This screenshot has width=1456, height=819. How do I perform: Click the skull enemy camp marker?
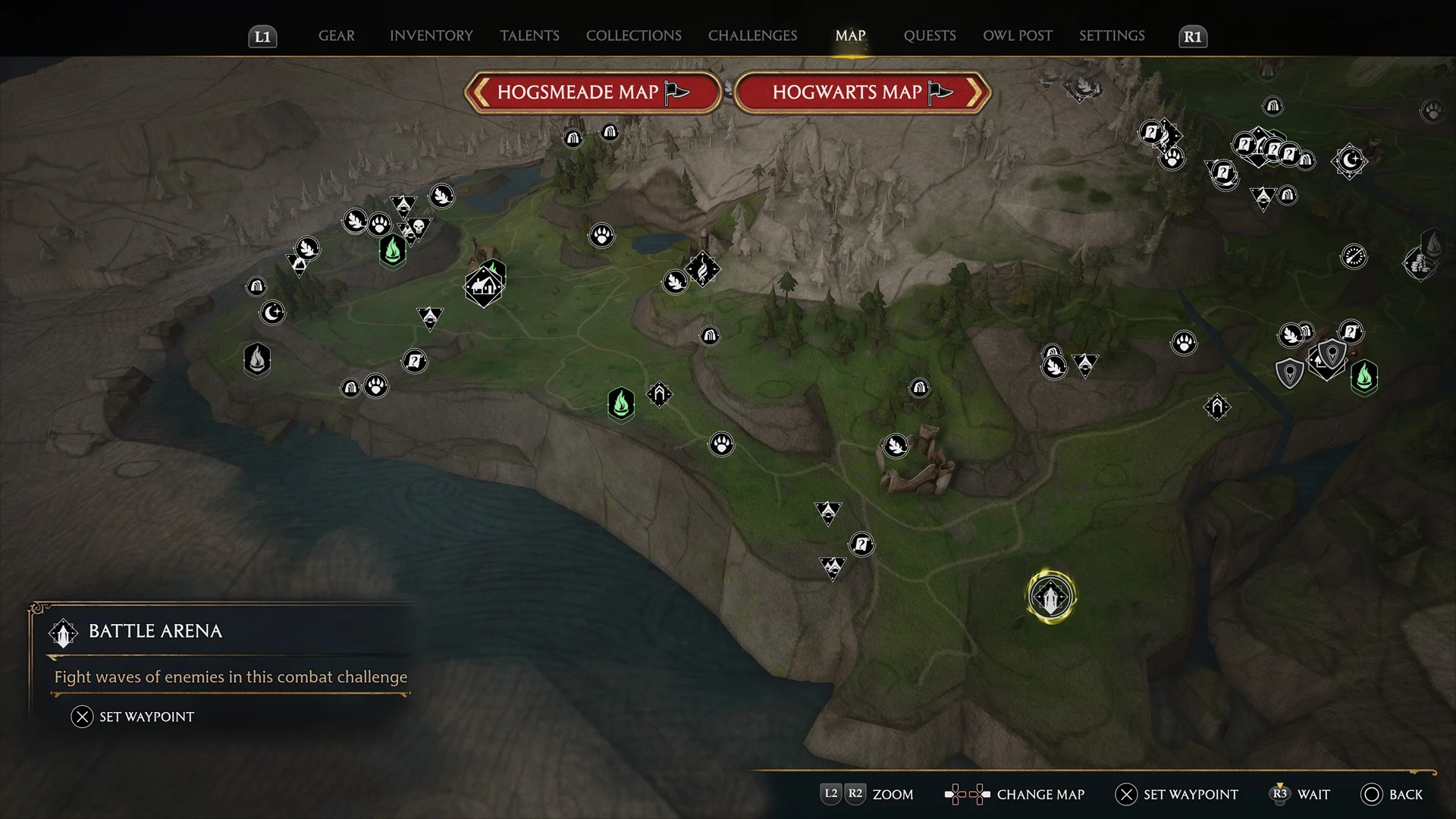click(417, 227)
